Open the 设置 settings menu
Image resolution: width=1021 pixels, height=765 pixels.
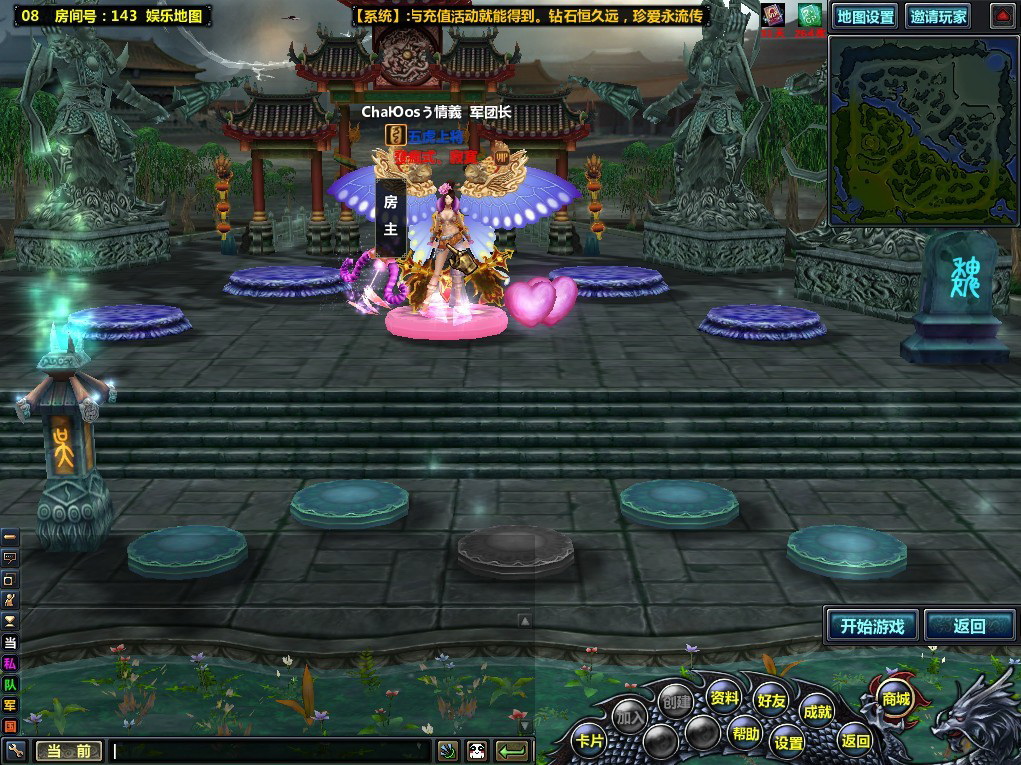[789, 742]
